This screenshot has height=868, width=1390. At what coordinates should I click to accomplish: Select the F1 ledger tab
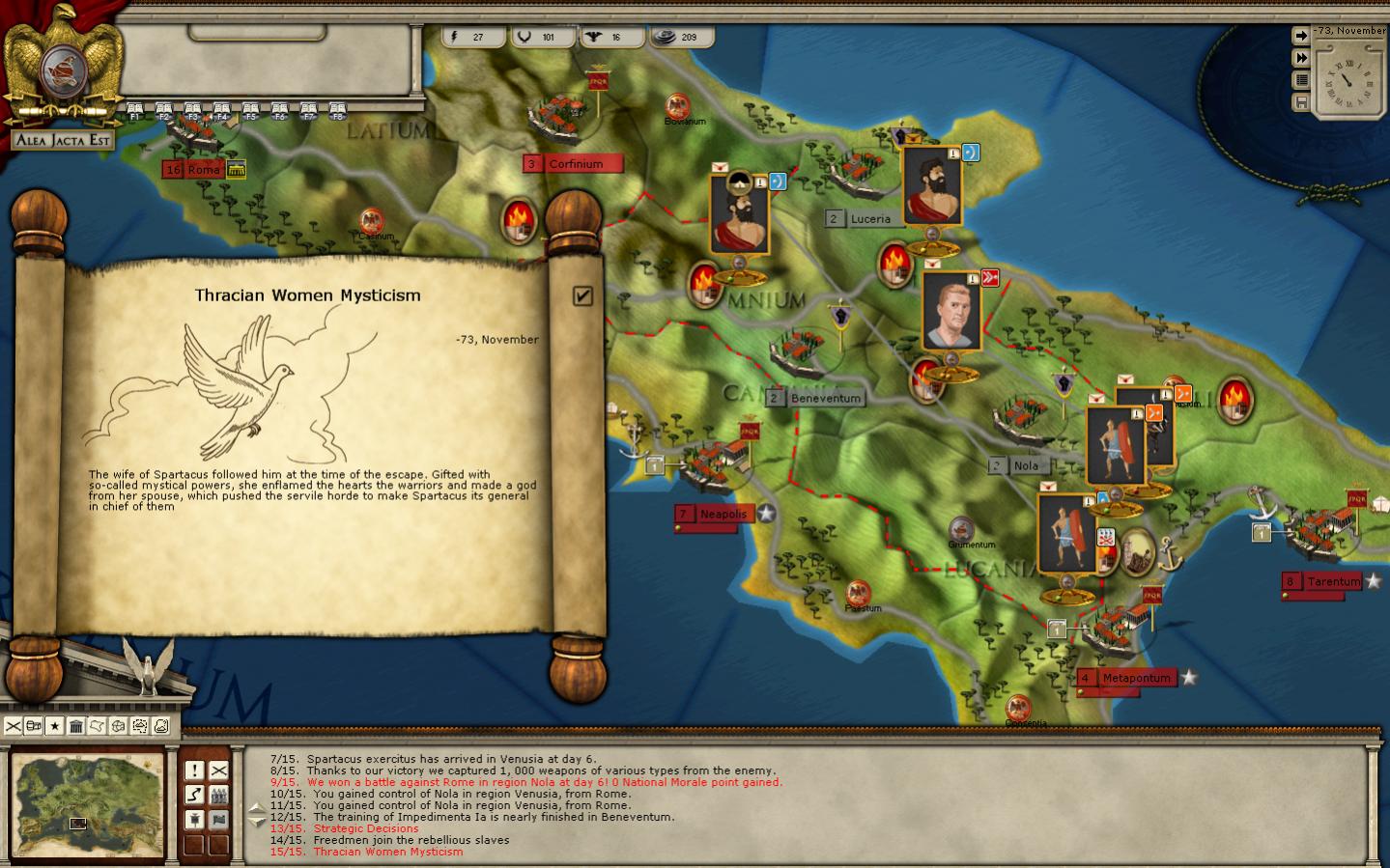pos(135,111)
